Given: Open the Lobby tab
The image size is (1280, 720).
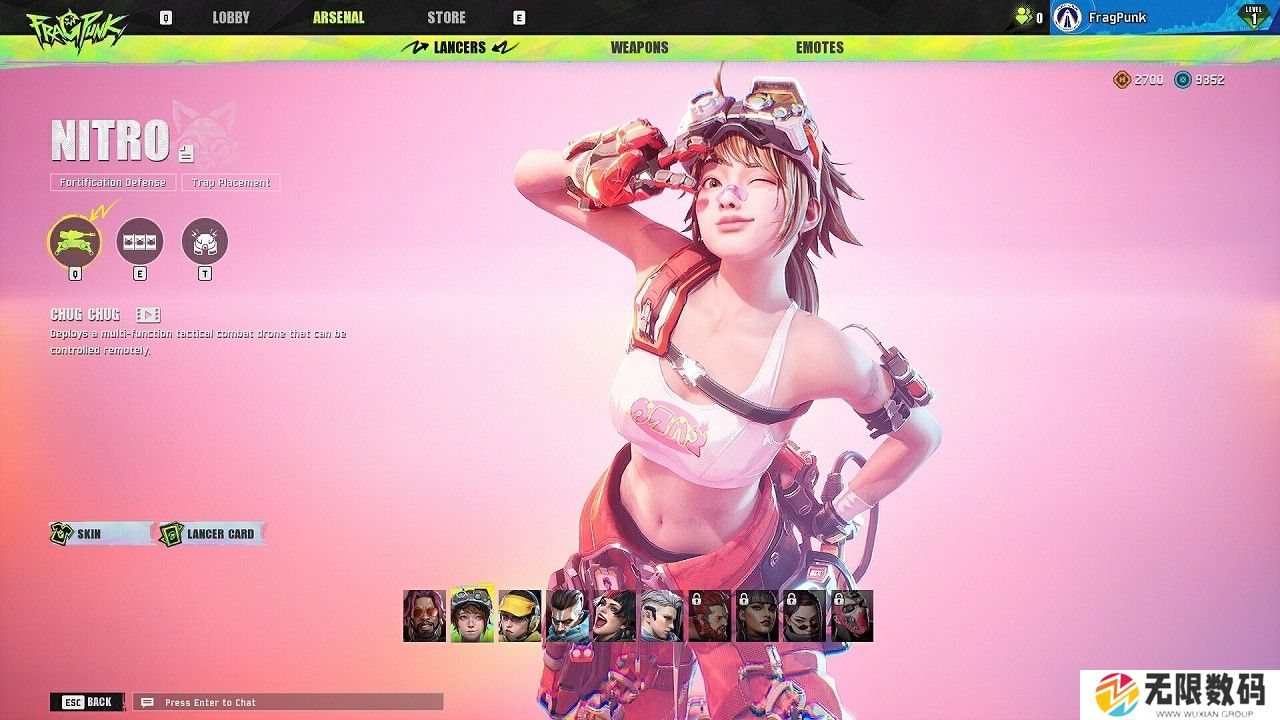Looking at the screenshot, I should pos(231,18).
